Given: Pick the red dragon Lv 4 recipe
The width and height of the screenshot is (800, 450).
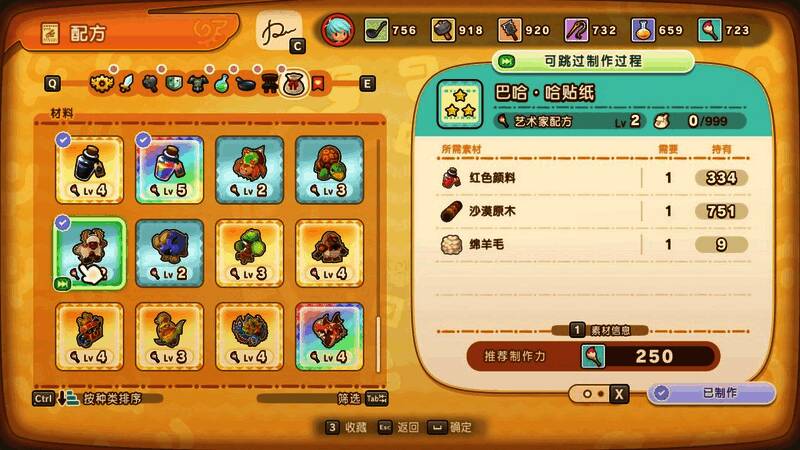Looking at the screenshot, I should pyautogui.click(x=330, y=335).
